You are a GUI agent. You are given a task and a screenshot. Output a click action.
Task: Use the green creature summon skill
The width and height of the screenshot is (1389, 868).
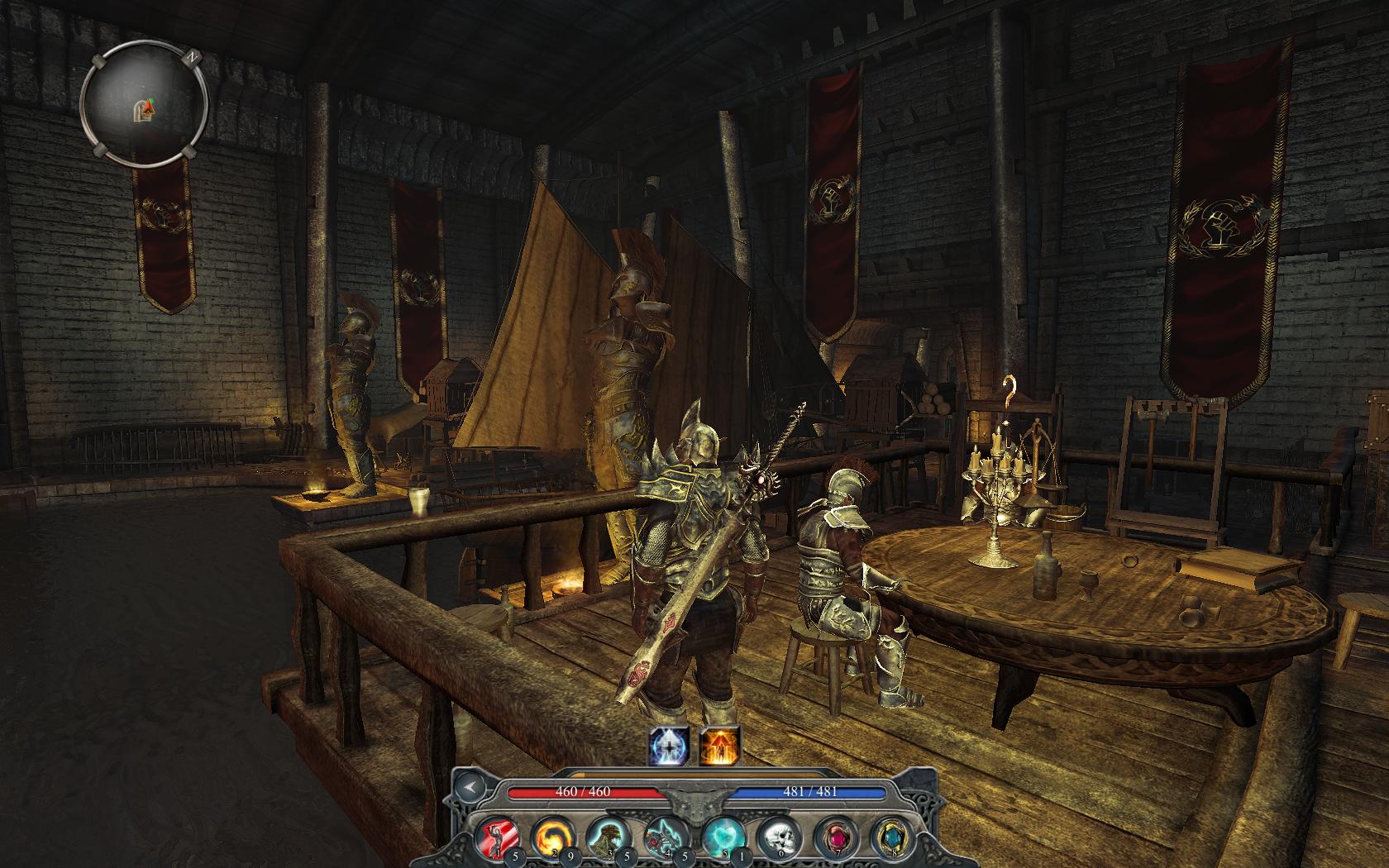pyautogui.click(x=606, y=836)
